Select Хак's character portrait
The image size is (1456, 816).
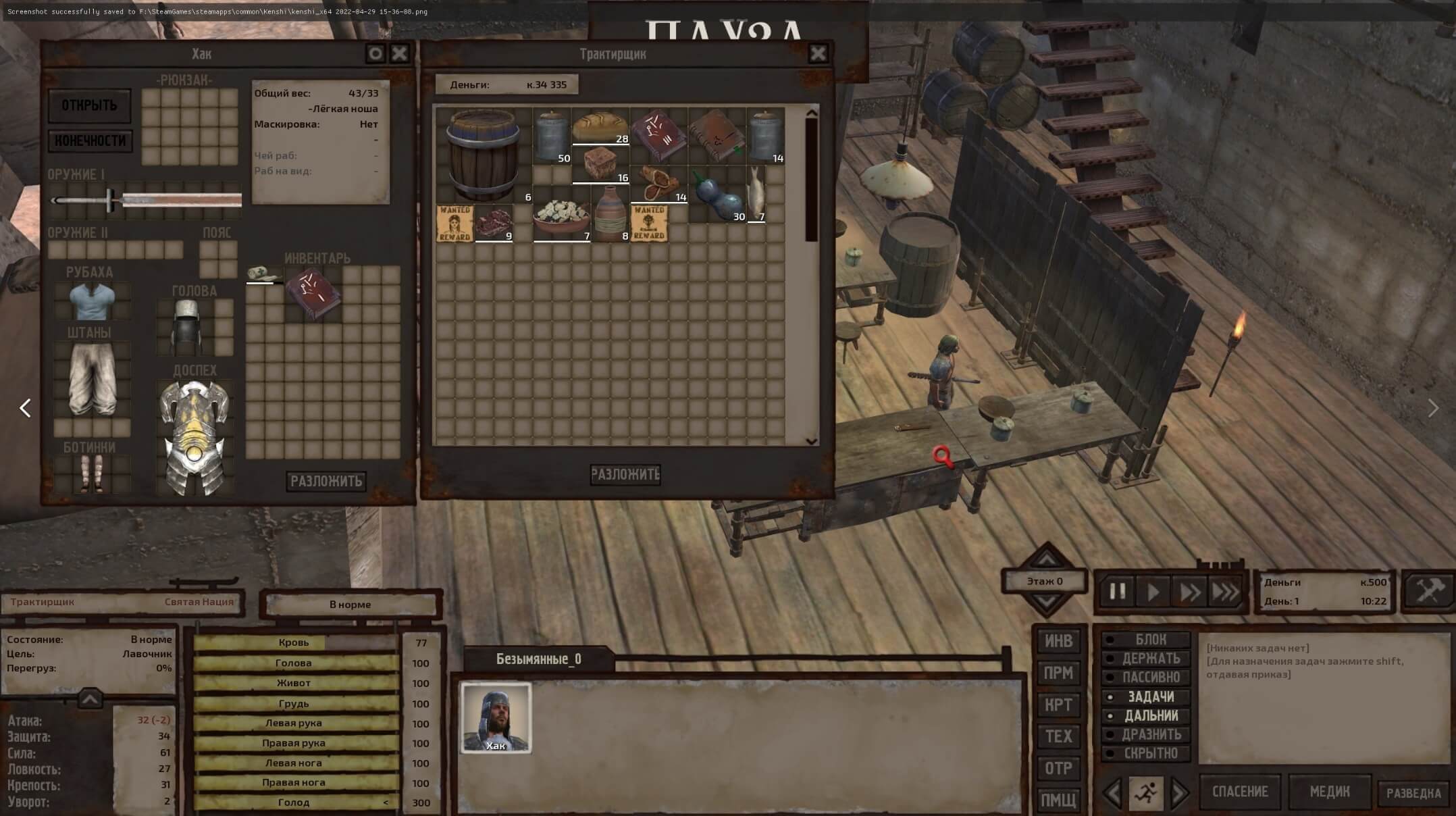pyautogui.click(x=496, y=717)
